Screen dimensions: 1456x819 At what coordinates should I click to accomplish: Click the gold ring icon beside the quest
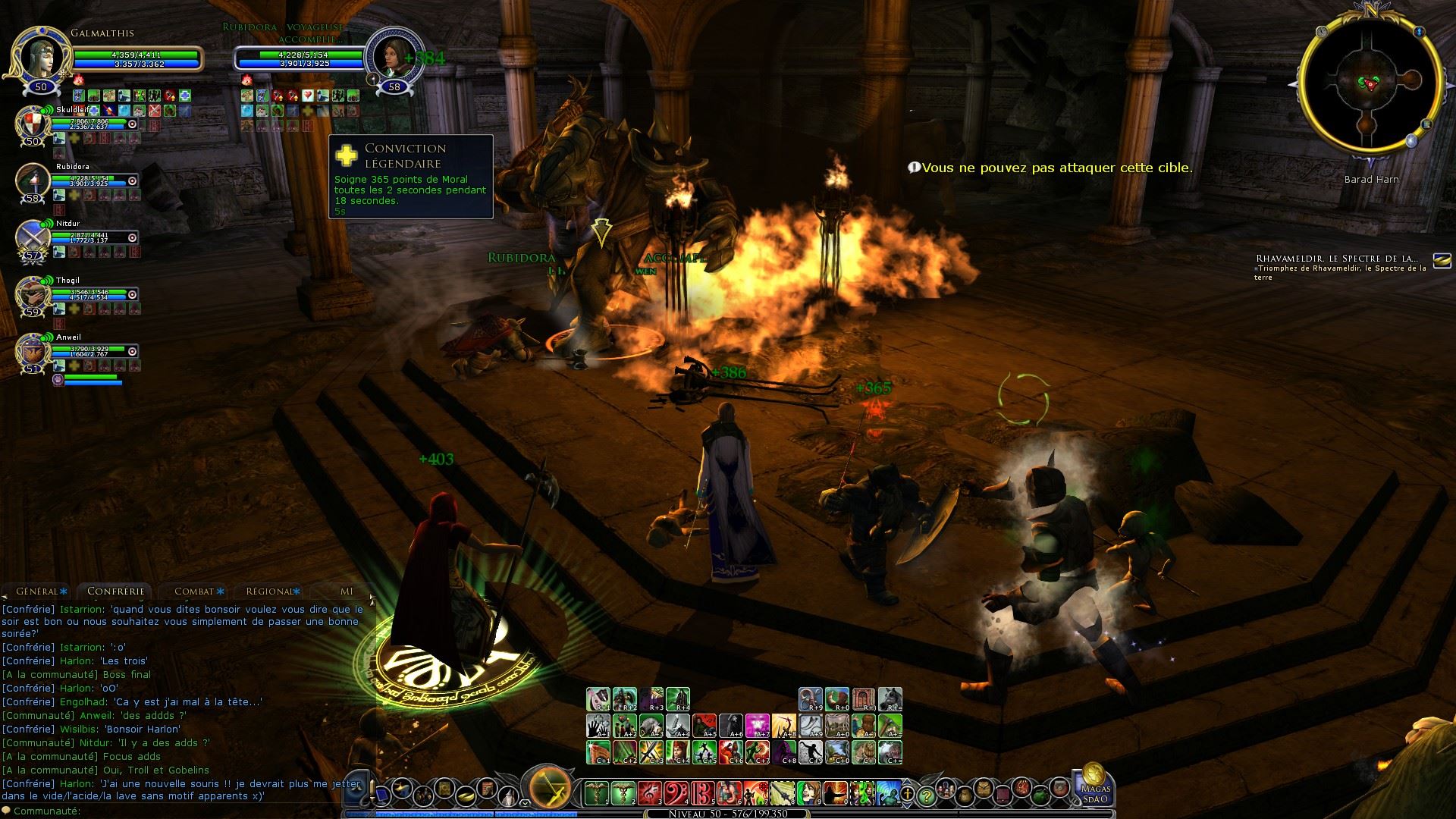pos(1441,260)
